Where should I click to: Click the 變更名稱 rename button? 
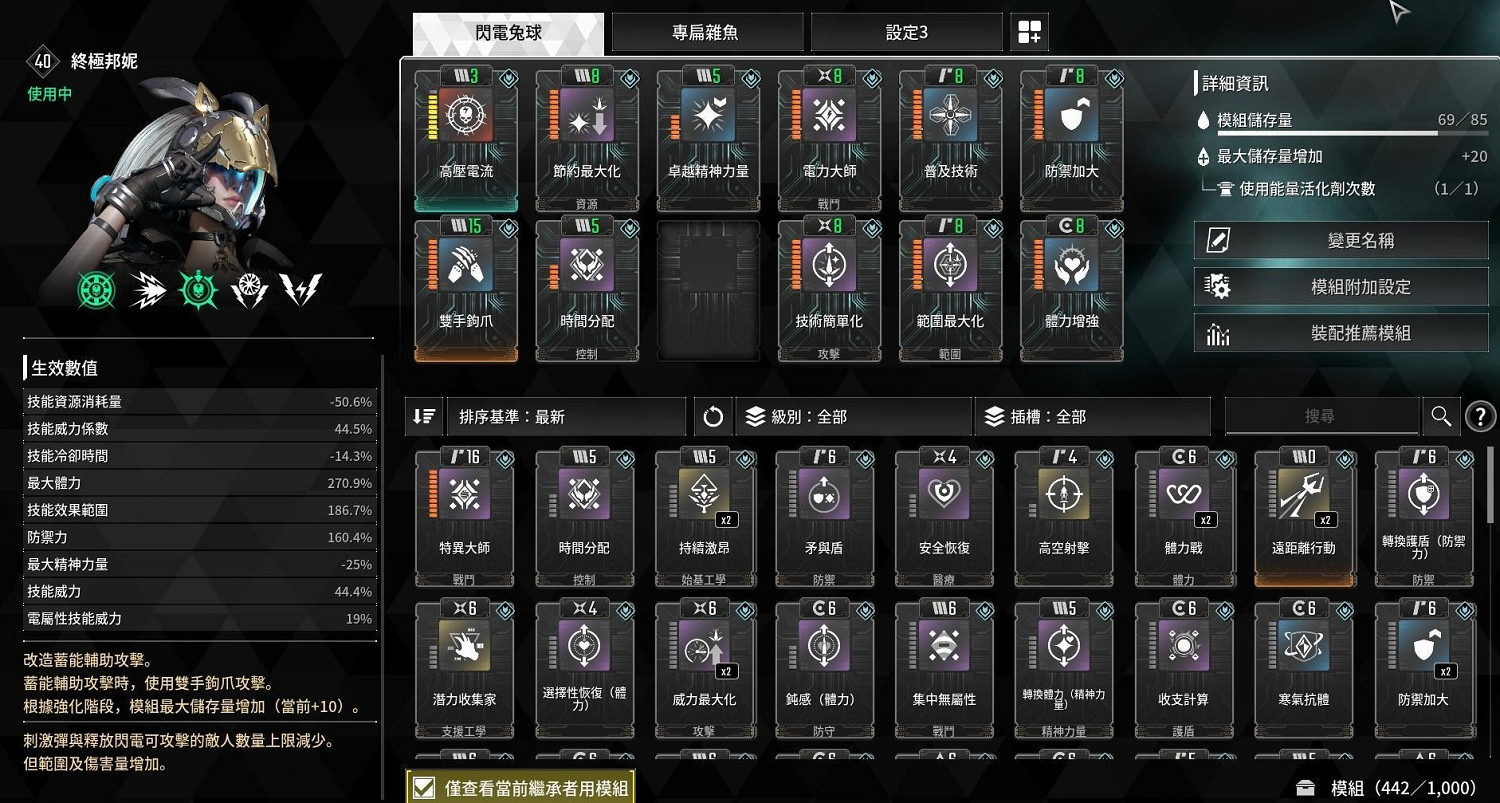pos(1340,239)
